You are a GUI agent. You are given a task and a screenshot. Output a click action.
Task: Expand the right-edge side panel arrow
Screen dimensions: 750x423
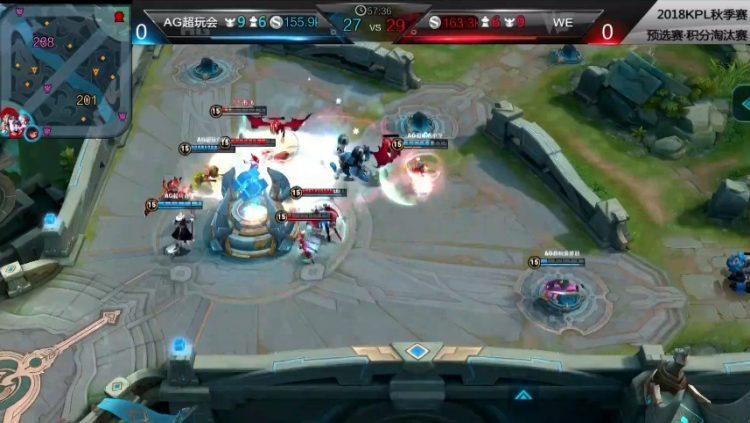pyautogui.click(x=742, y=103)
